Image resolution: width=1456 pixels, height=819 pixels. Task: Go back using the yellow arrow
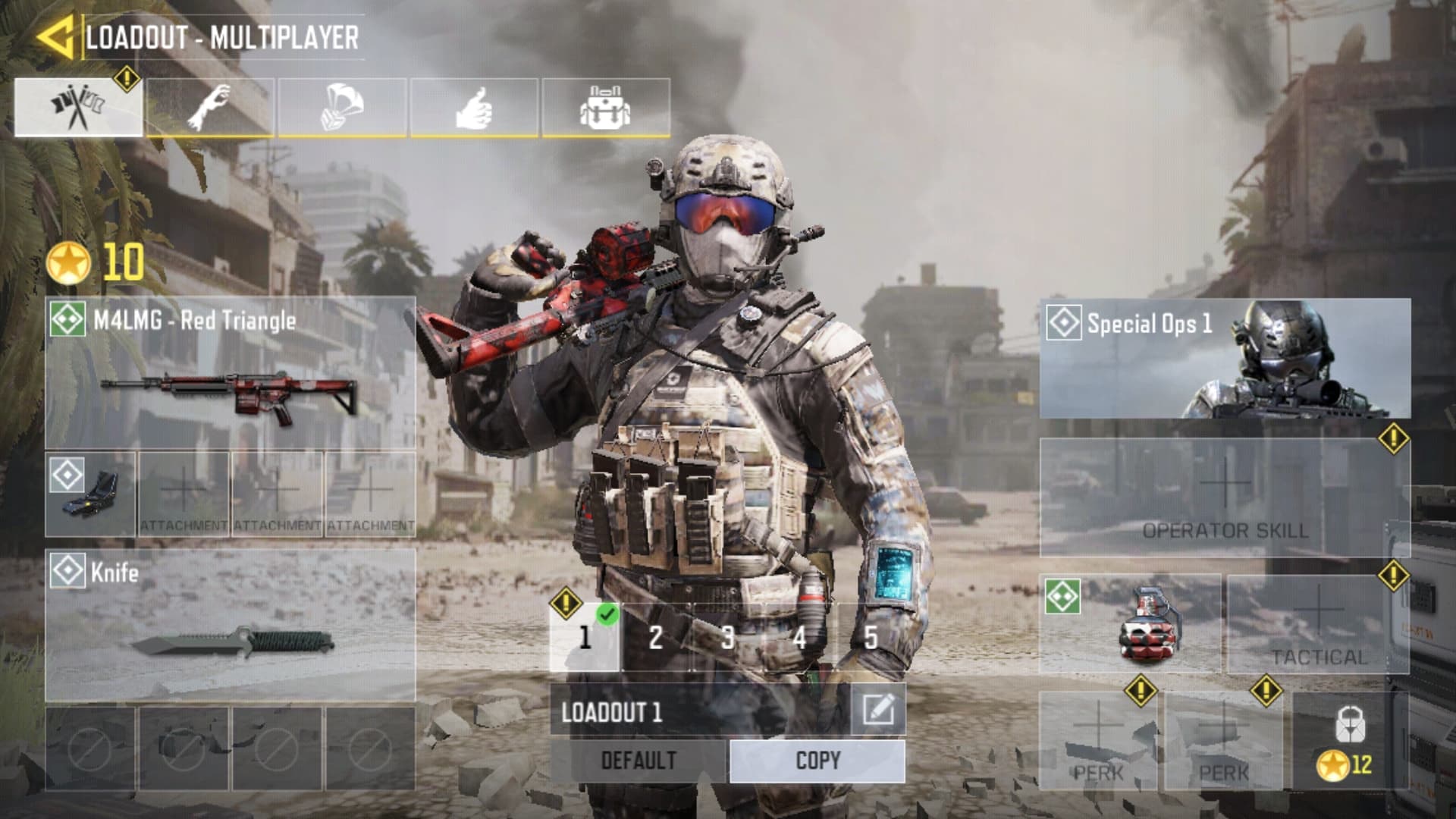[x=55, y=36]
